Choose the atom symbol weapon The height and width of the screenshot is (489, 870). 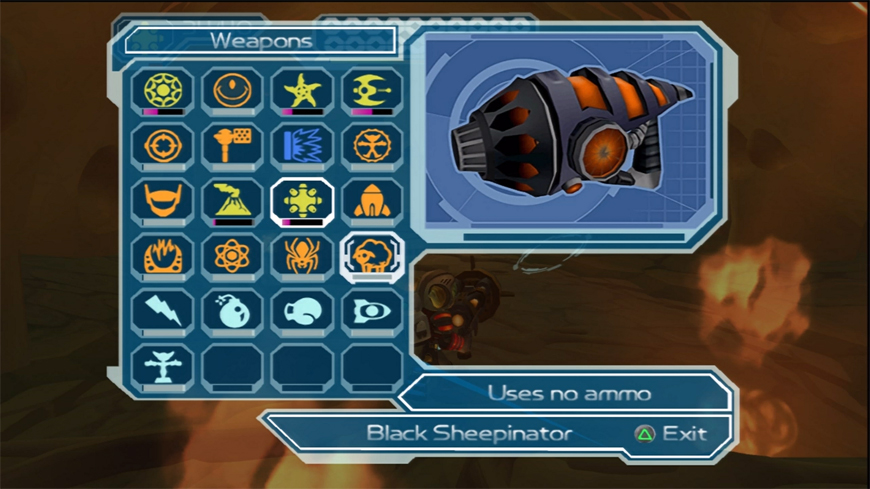click(232, 257)
